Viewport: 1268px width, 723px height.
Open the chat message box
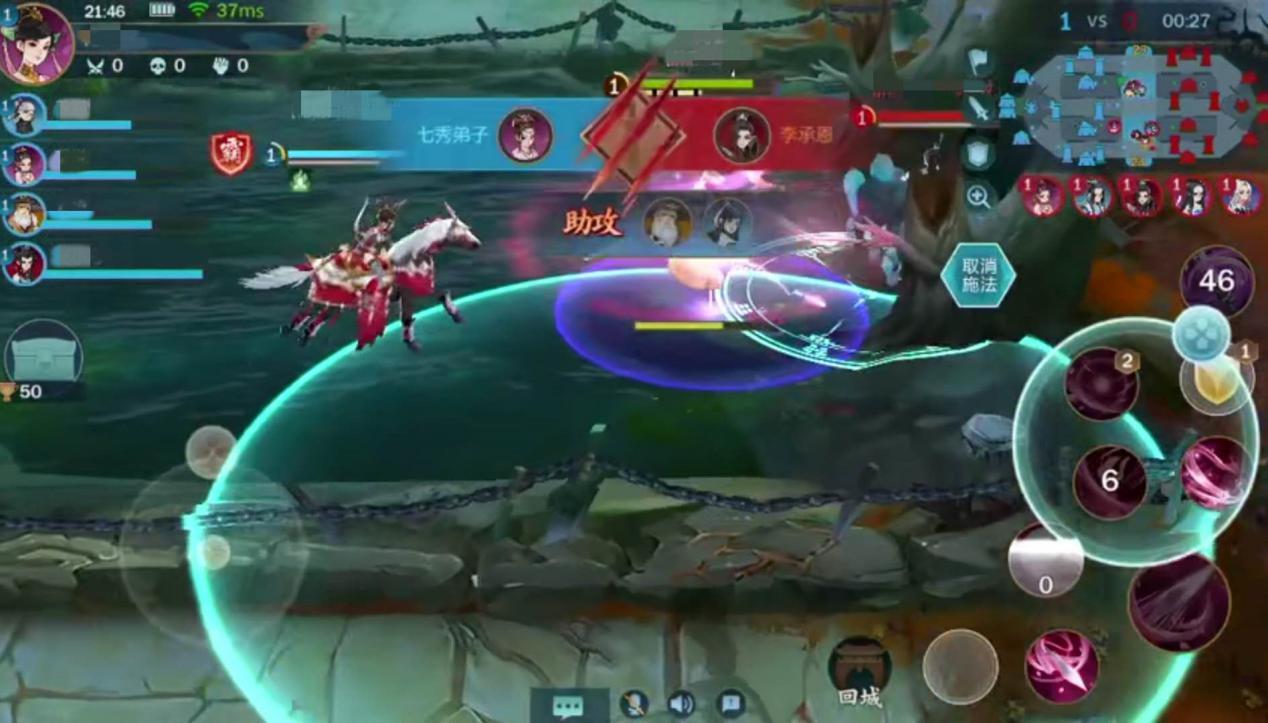568,704
